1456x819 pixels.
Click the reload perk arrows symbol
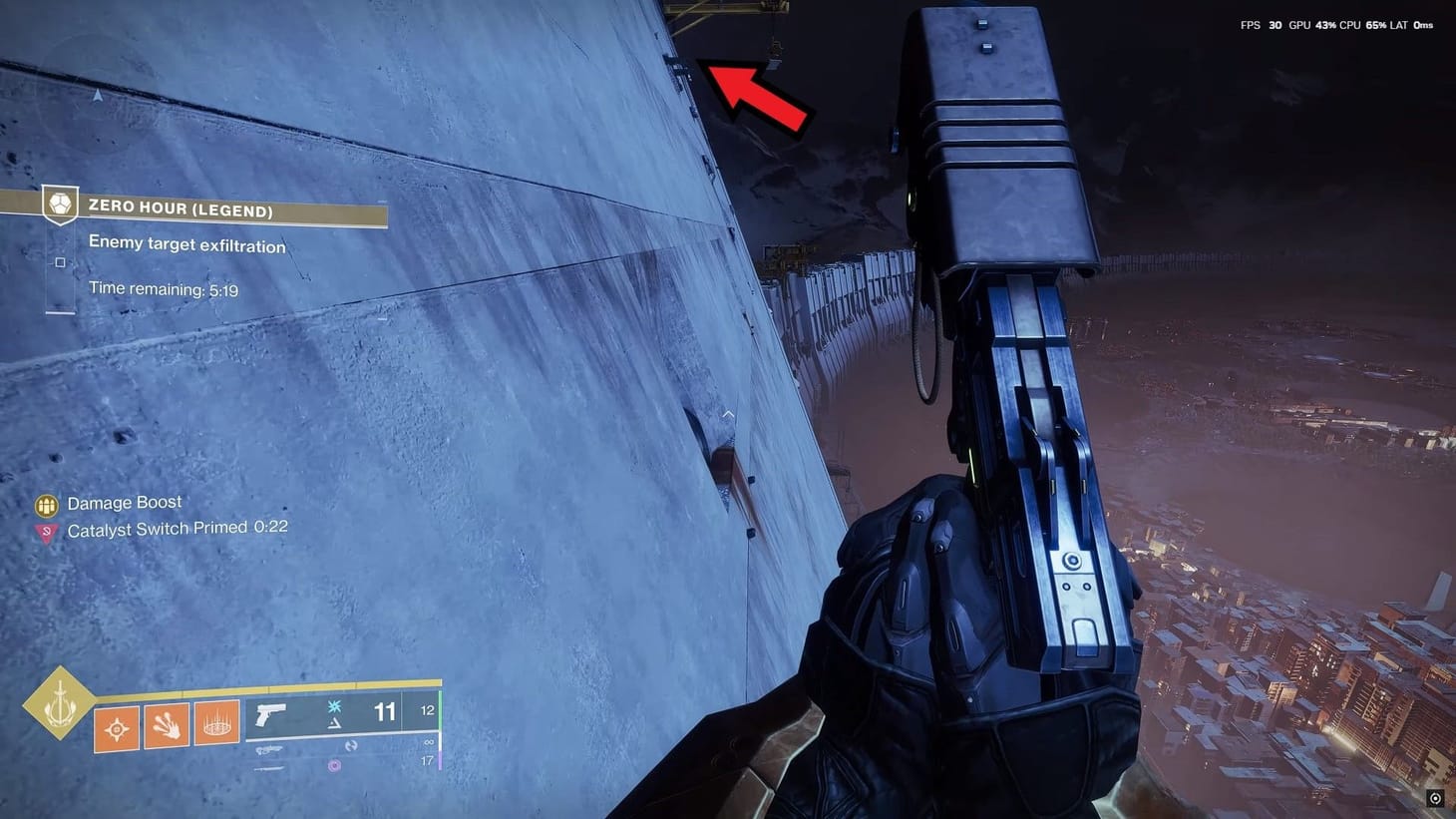coord(354,745)
